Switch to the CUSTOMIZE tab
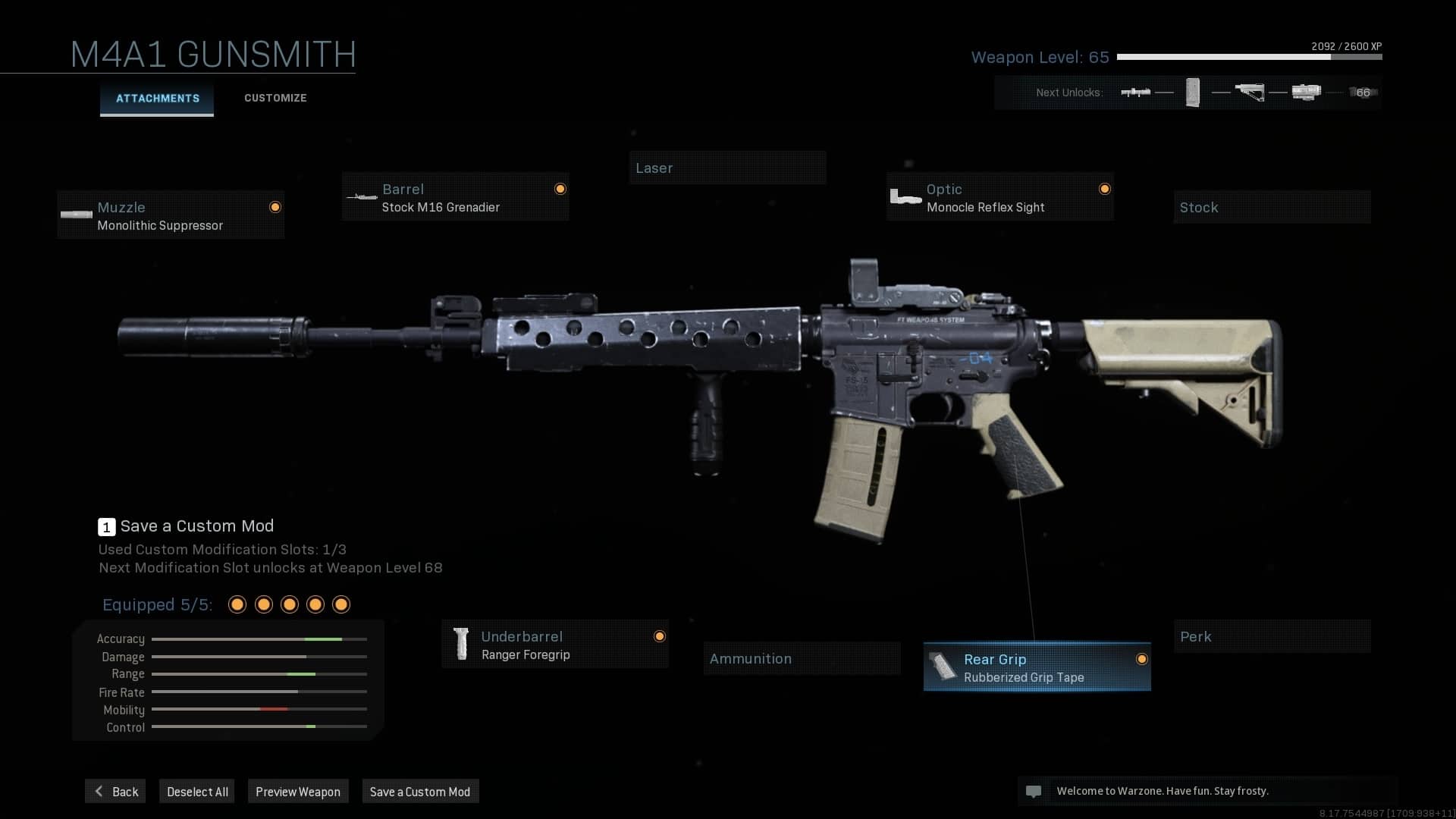This screenshot has width=1456, height=819. pyautogui.click(x=275, y=98)
